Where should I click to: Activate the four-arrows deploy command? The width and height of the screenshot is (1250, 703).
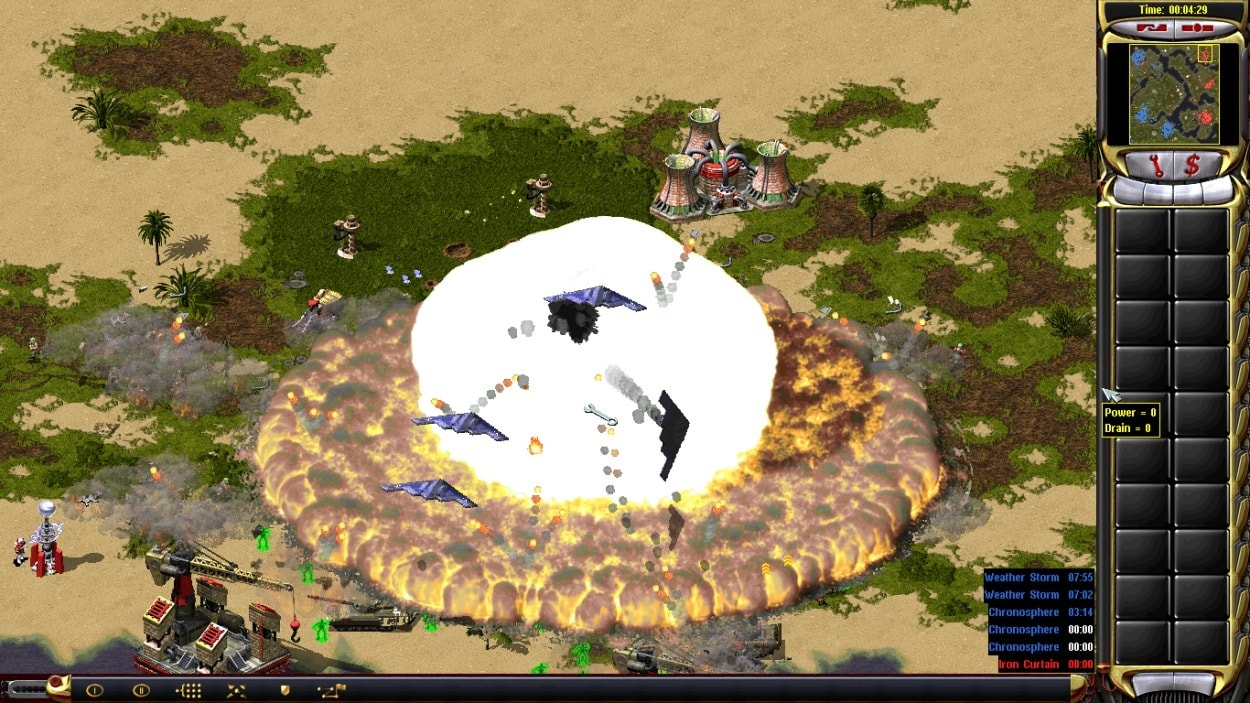(x=237, y=690)
